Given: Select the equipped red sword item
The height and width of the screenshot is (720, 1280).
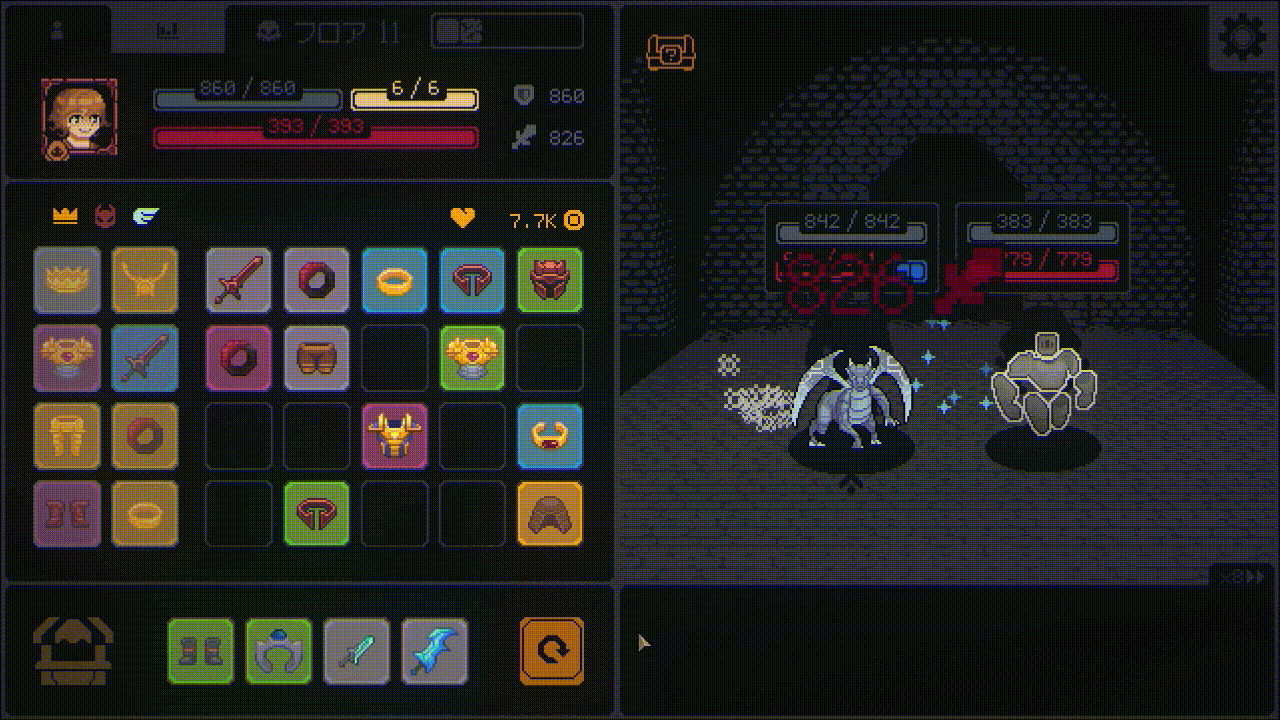Looking at the screenshot, I should 238,280.
